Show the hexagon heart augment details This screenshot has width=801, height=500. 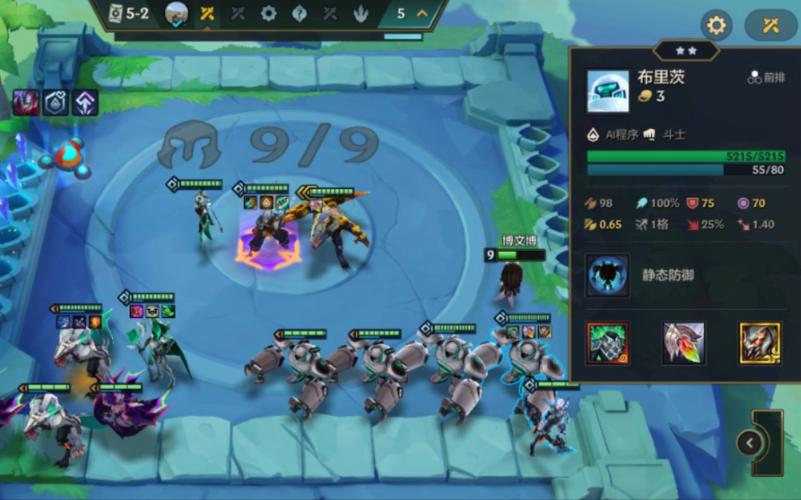[55, 101]
